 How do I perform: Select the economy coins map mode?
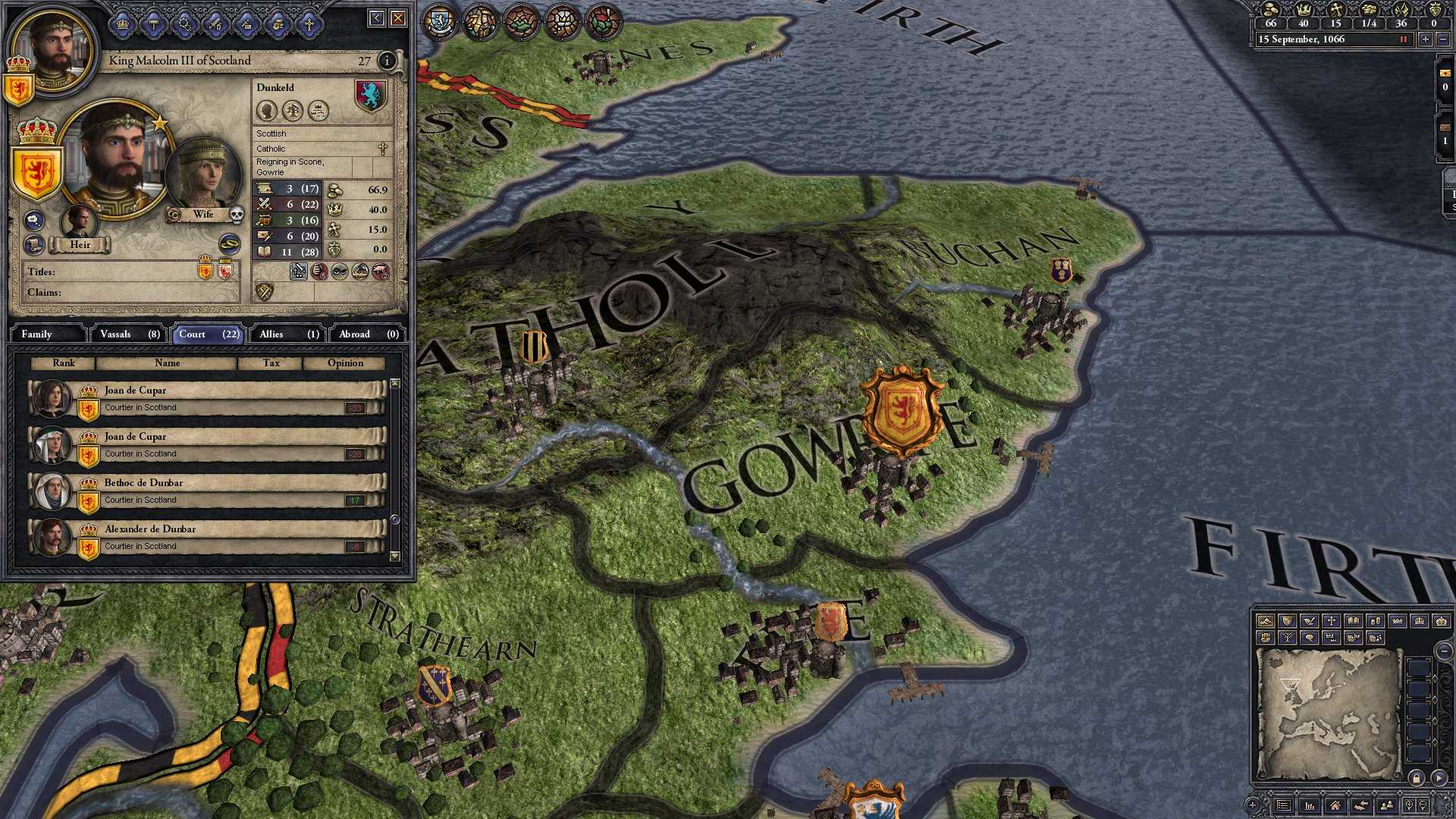pos(1375,622)
